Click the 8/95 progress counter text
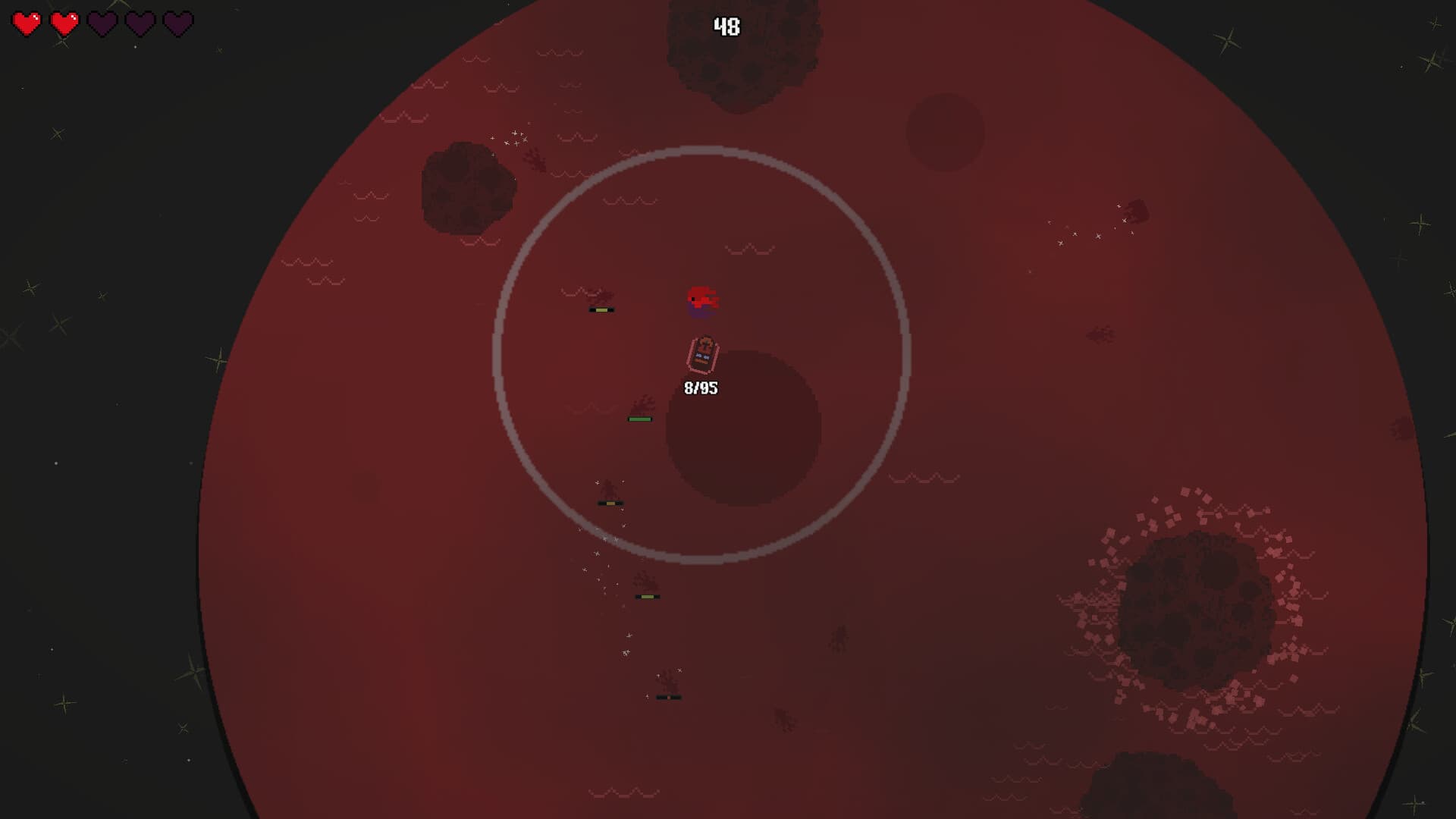 [702, 387]
